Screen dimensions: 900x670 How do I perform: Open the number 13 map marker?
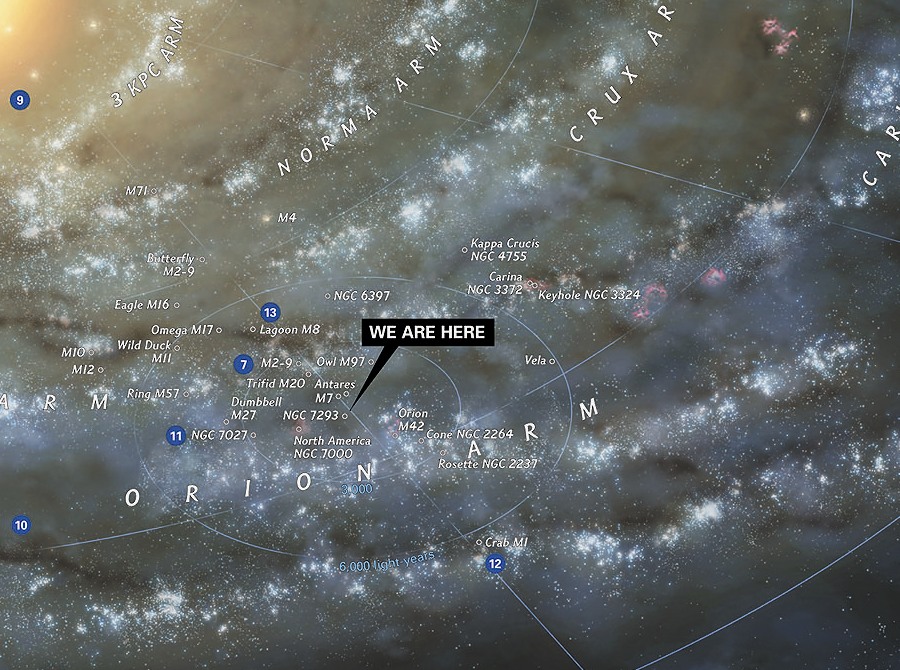[269, 312]
